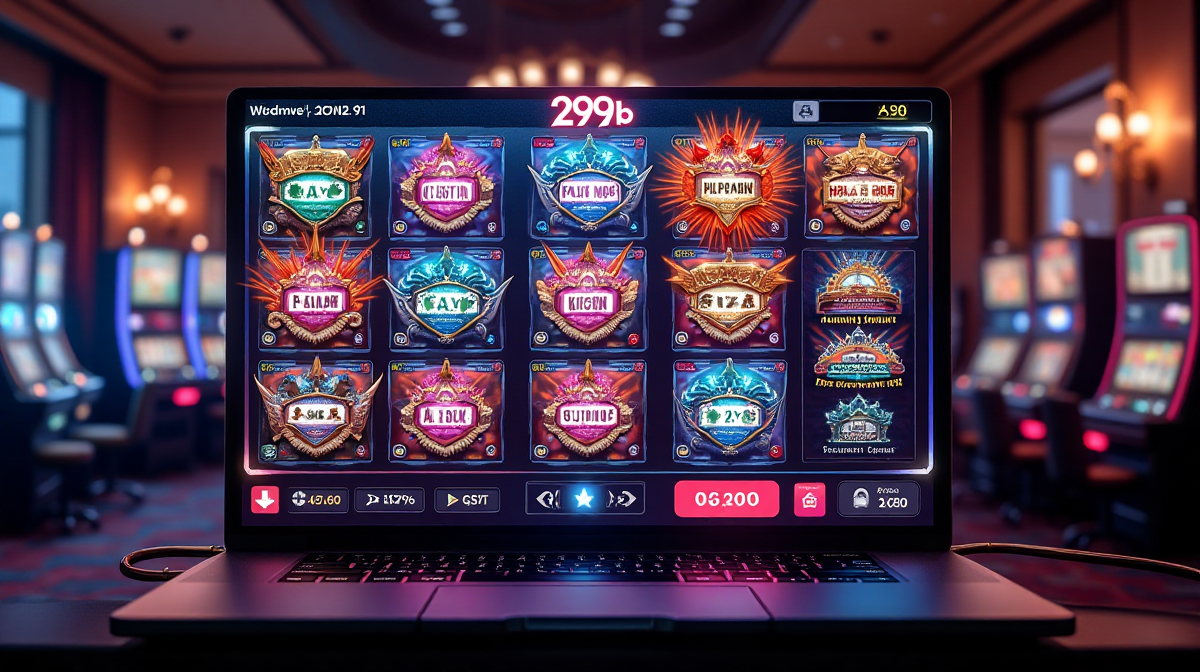
Task: Click the coin 49.60 button
Action: [318, 499]
